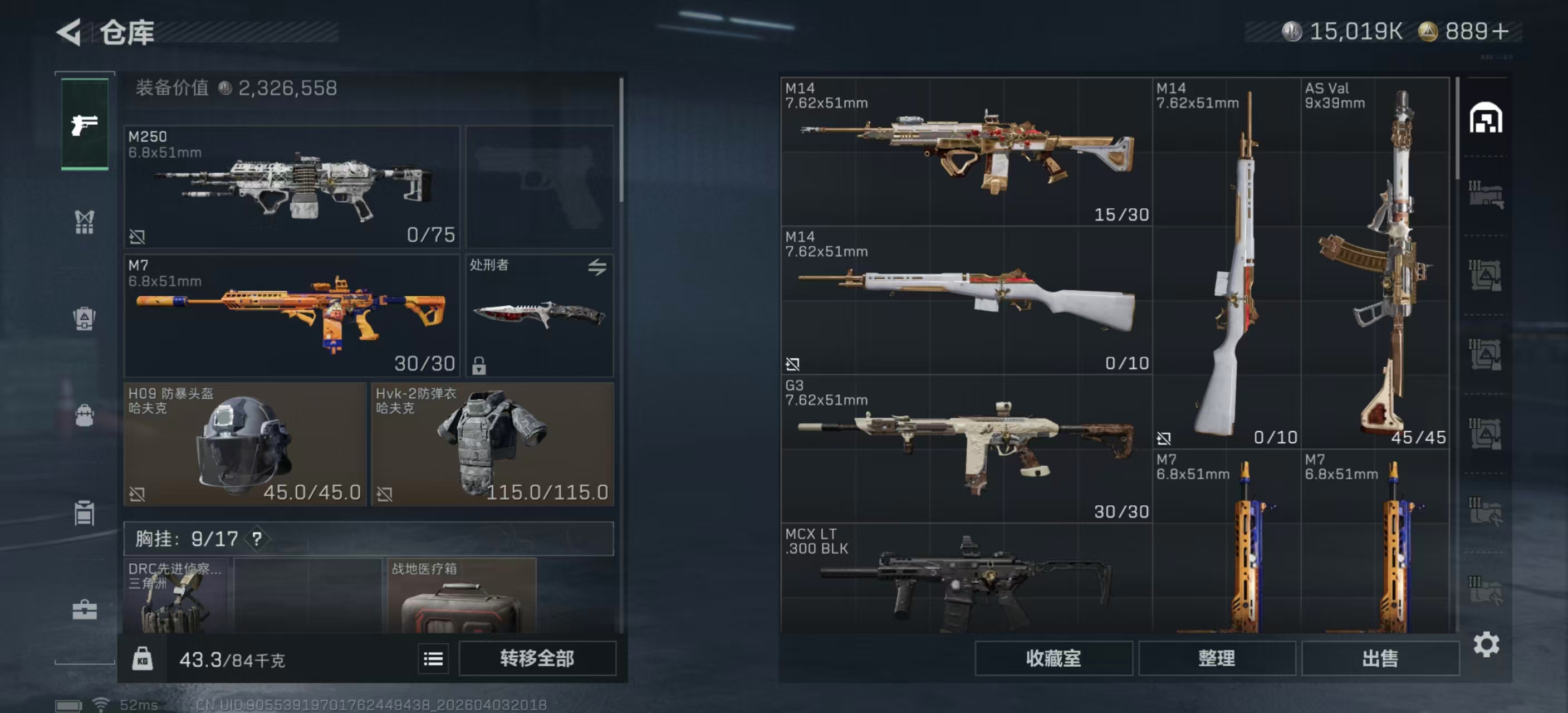Select the equipped M250 machine gun slot
Screen dimensions: 1568x713
[x=292, y=186]
